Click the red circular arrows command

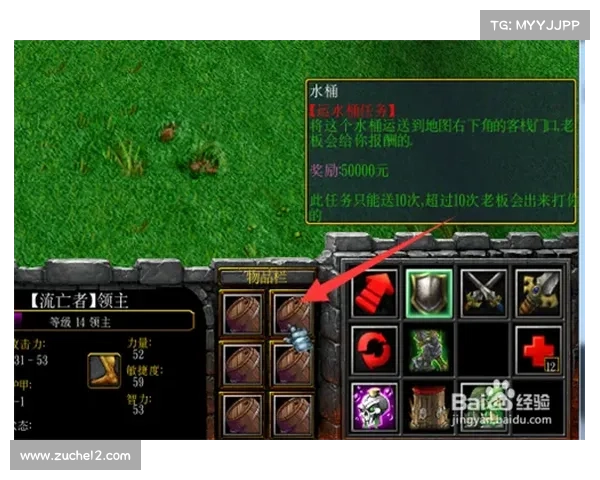[374, 350]
